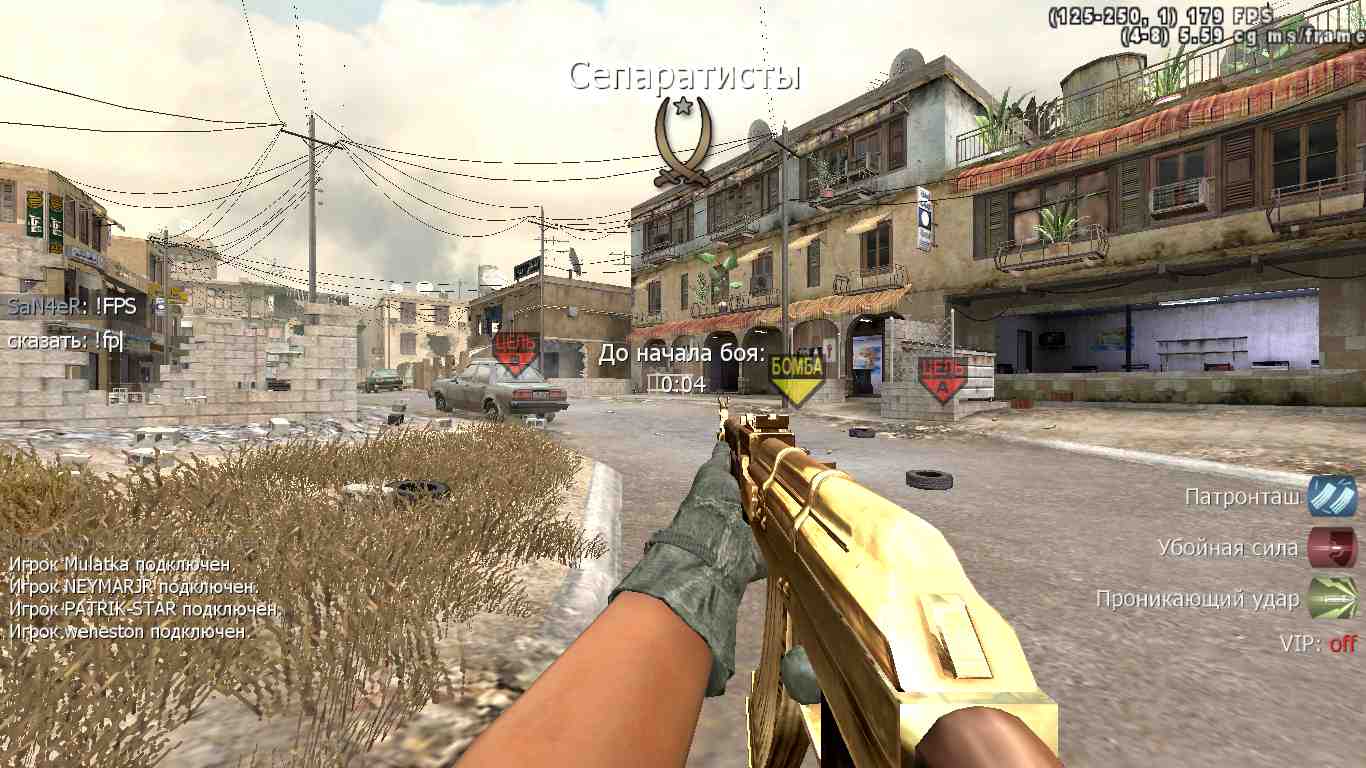Click the yellow БОМБА objective marker
1366x768 pixels.
pos(796,377)
